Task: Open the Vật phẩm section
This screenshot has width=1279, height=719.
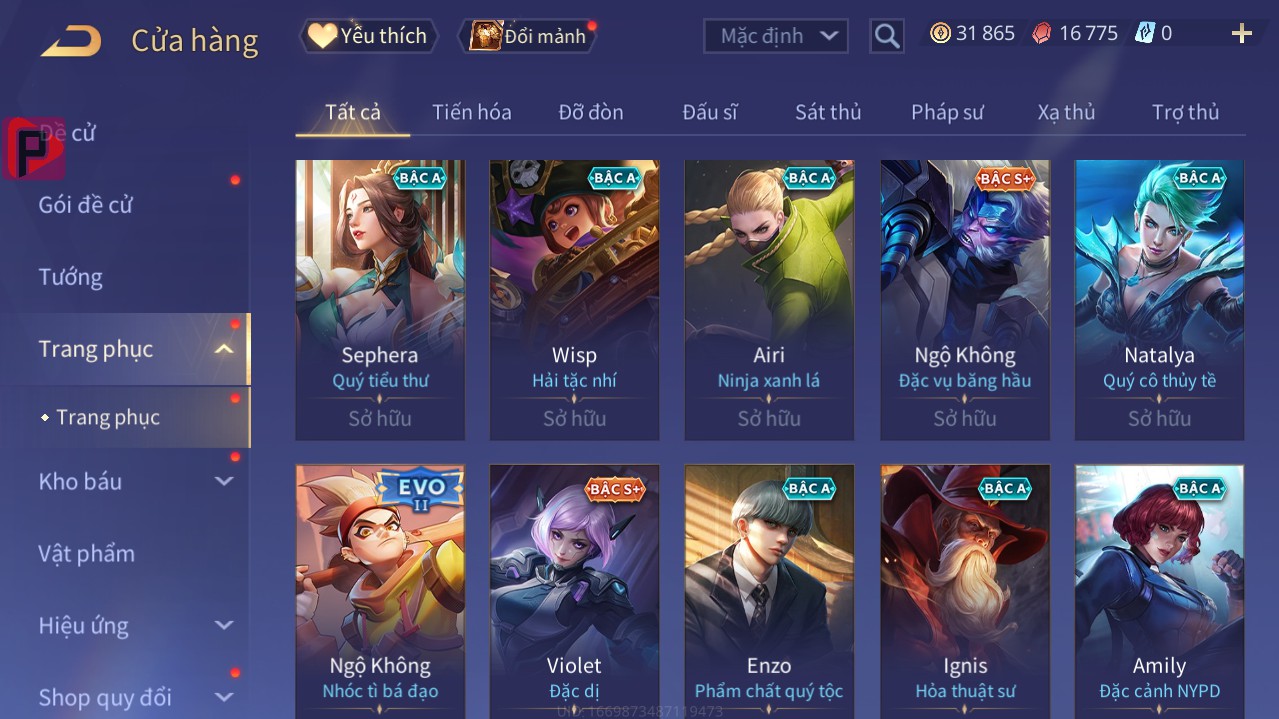Action: tap(87, 553)
